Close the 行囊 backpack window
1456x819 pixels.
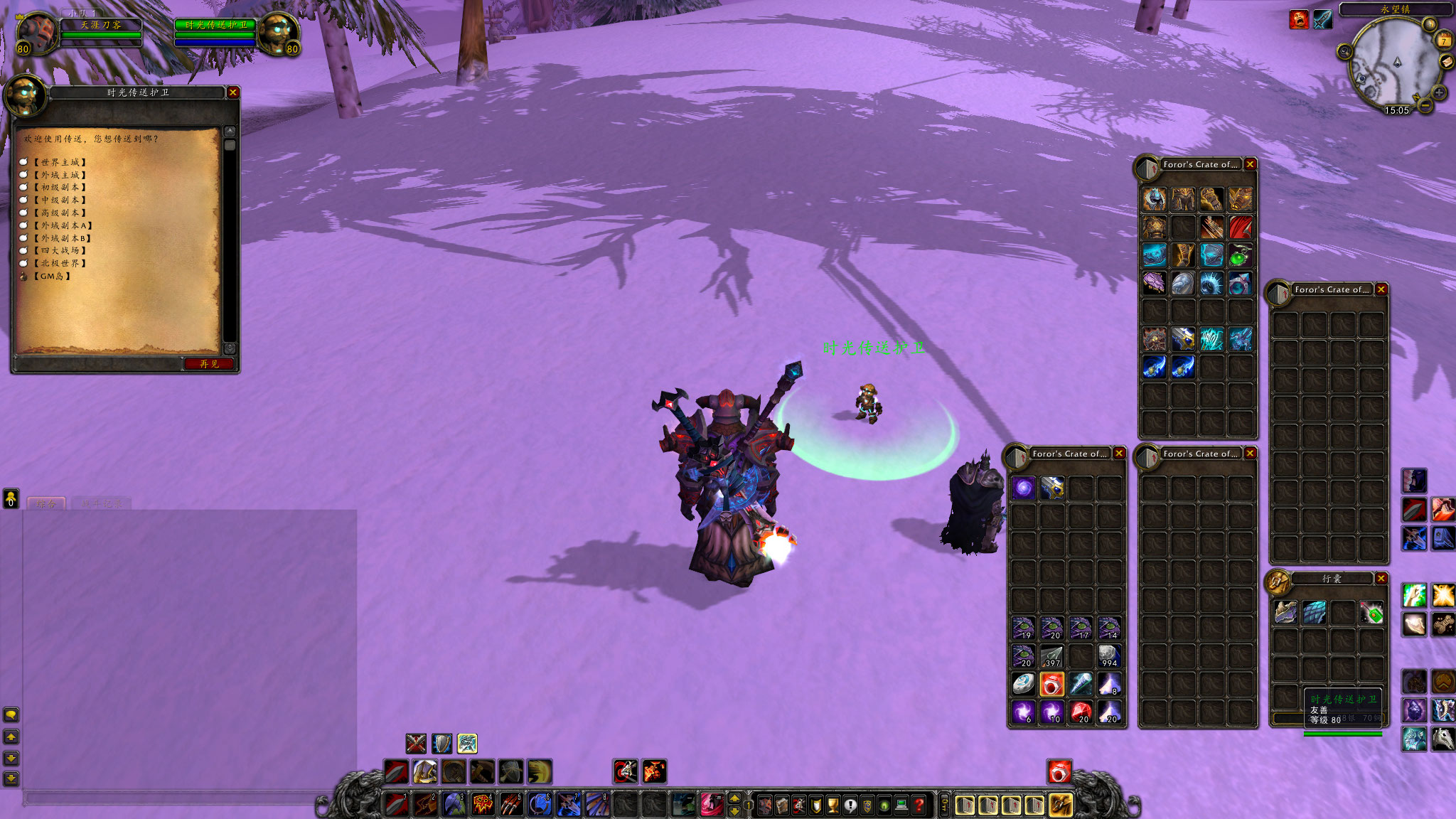[1381, 579]
